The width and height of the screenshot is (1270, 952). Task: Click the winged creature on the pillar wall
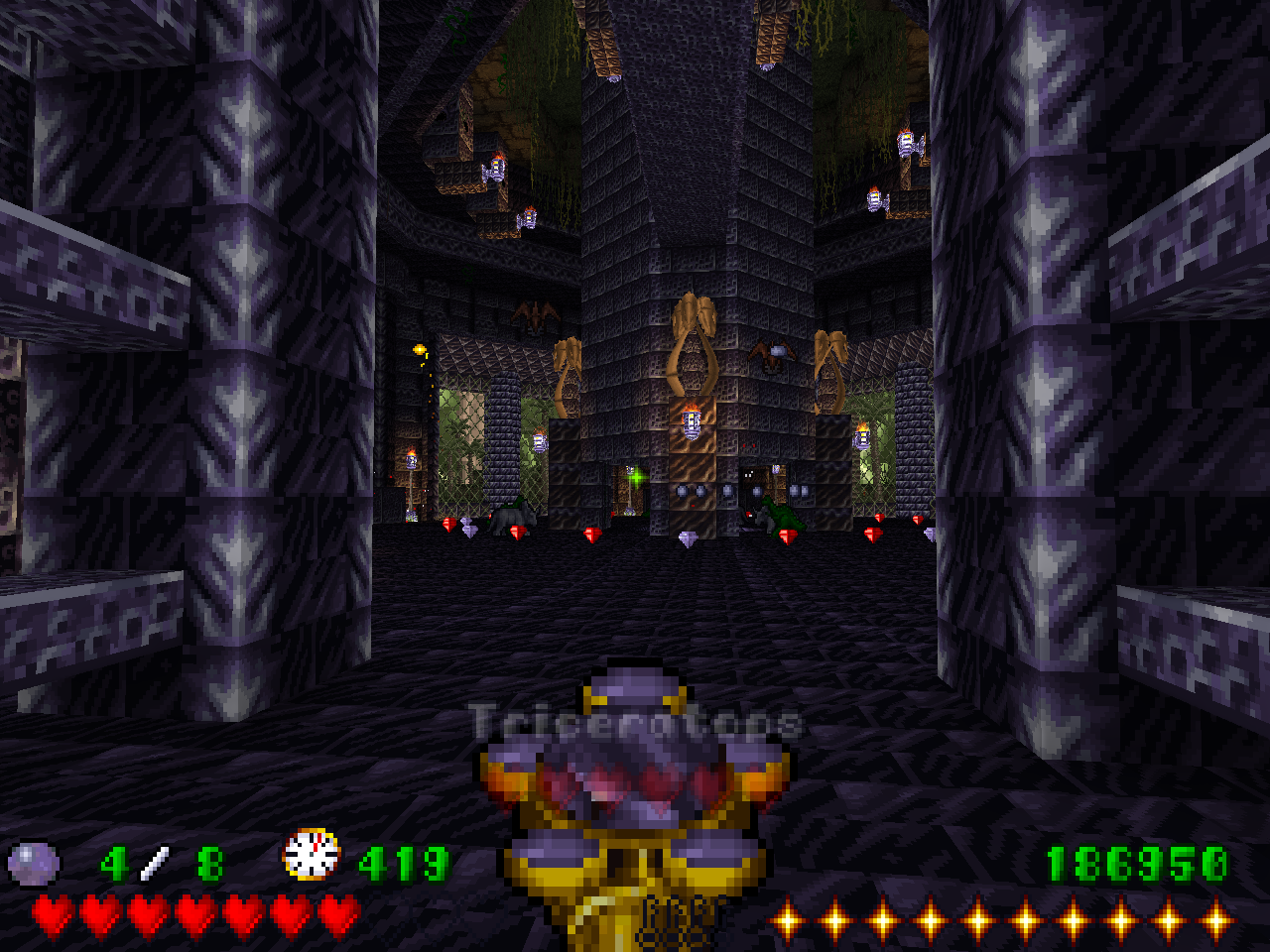coord(773,355)
